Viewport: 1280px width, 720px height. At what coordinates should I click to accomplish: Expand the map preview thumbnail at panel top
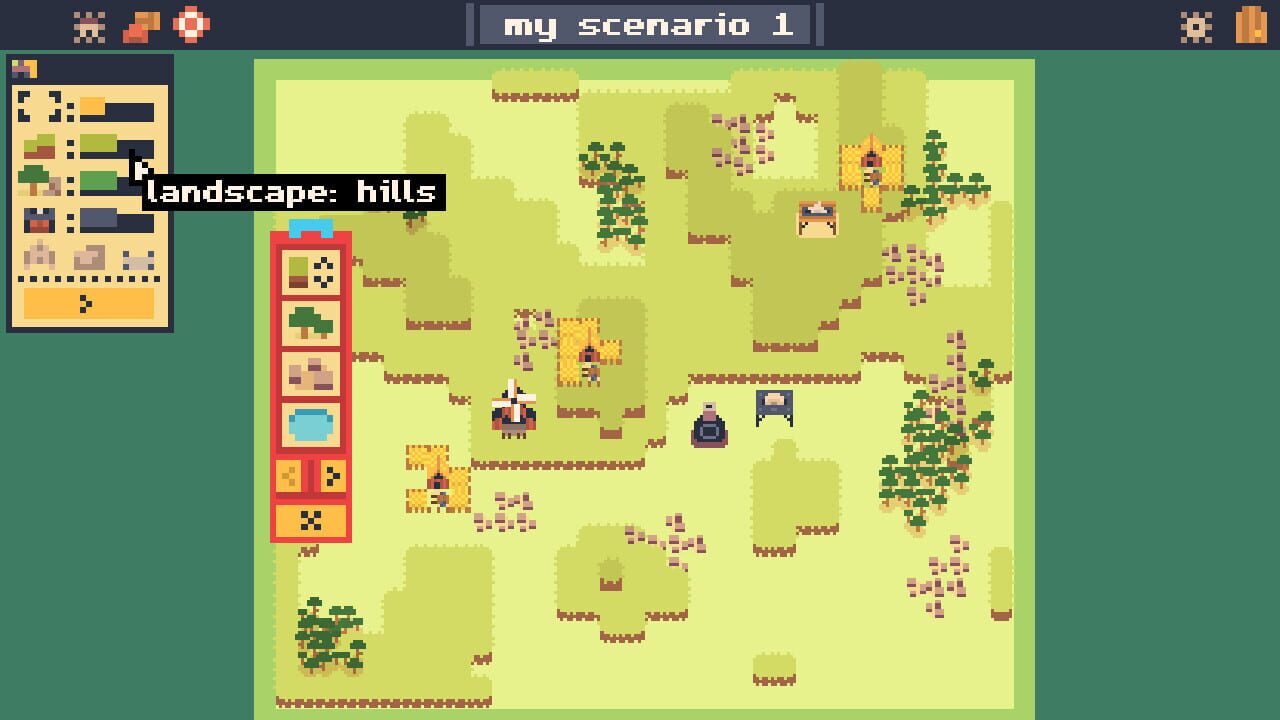tap(23, 67)
